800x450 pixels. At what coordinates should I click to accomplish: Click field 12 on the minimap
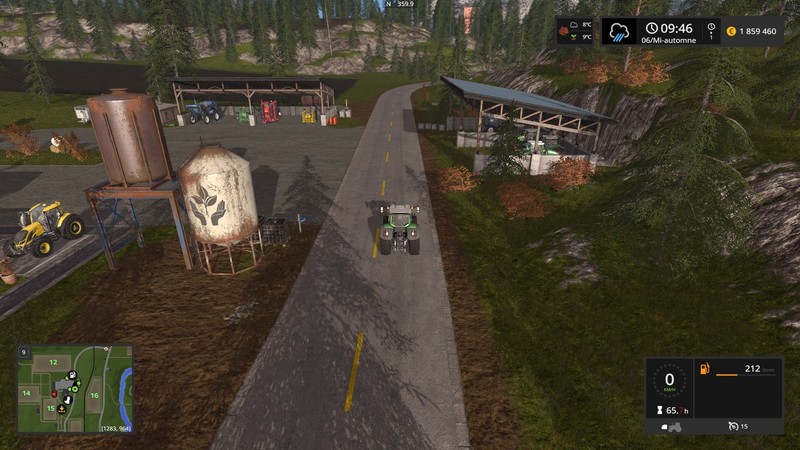(51, 362)
